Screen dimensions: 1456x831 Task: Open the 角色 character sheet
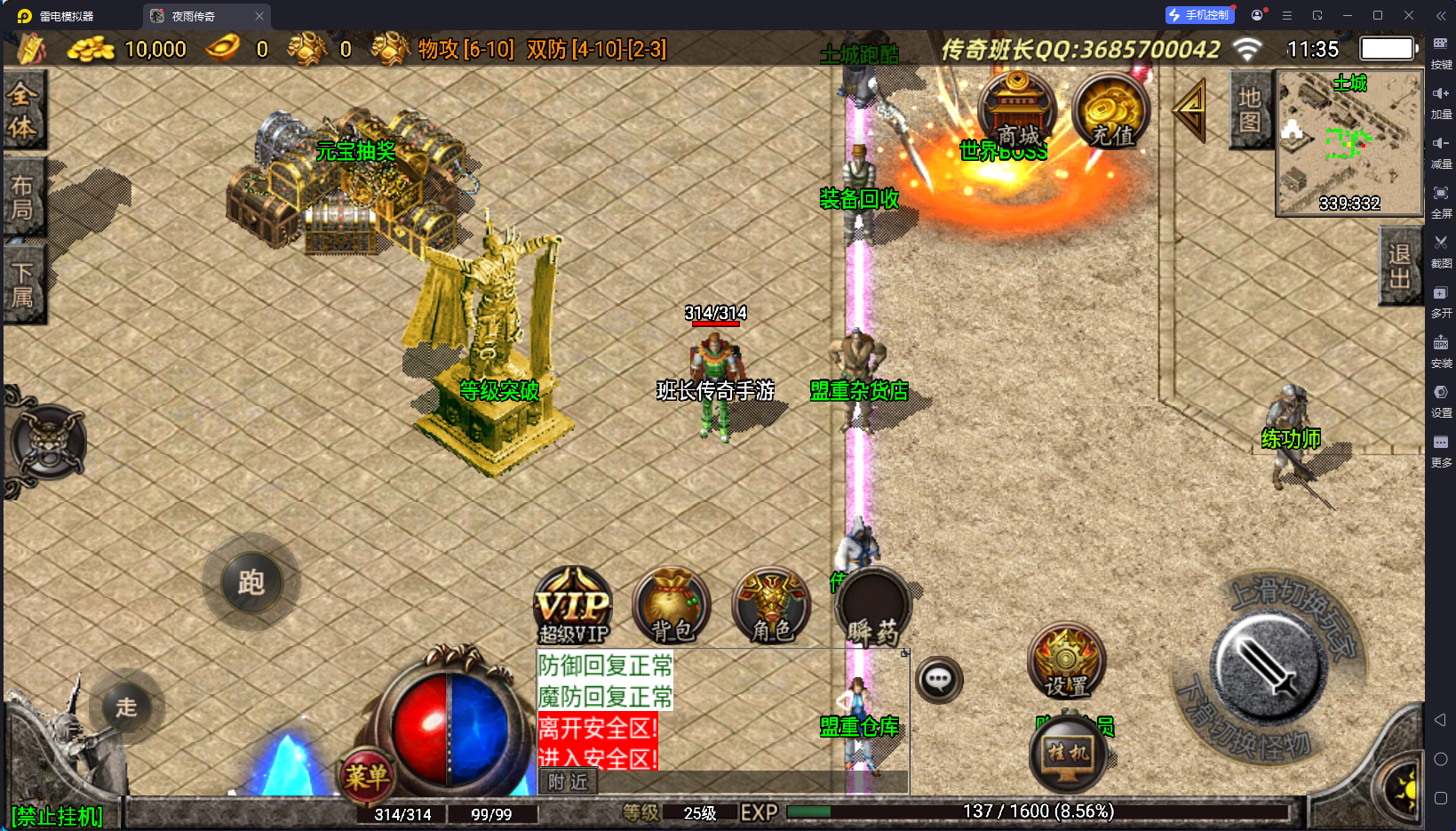click(771, 607)
